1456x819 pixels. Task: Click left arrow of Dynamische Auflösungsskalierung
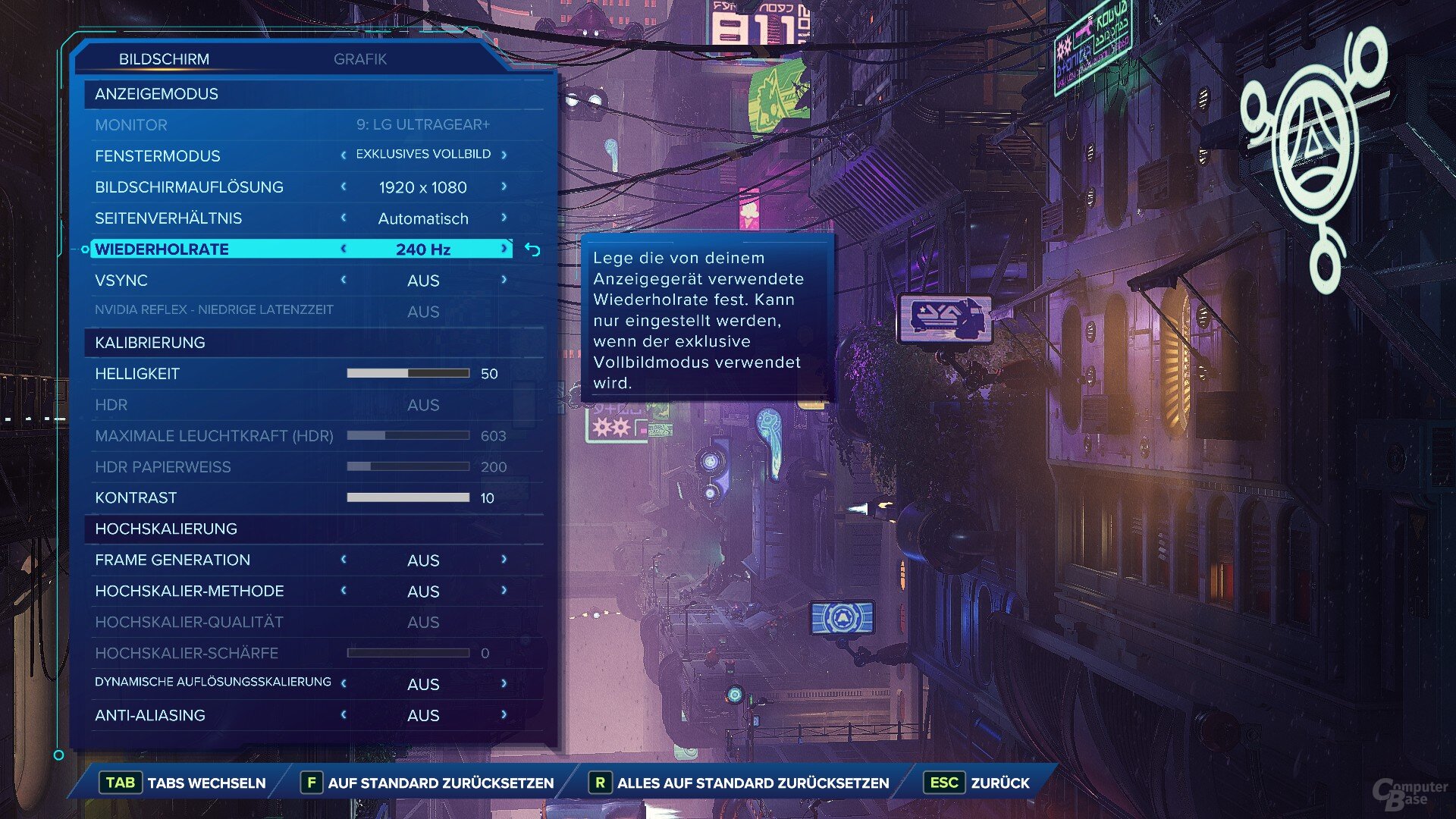[x=344, y=683]
